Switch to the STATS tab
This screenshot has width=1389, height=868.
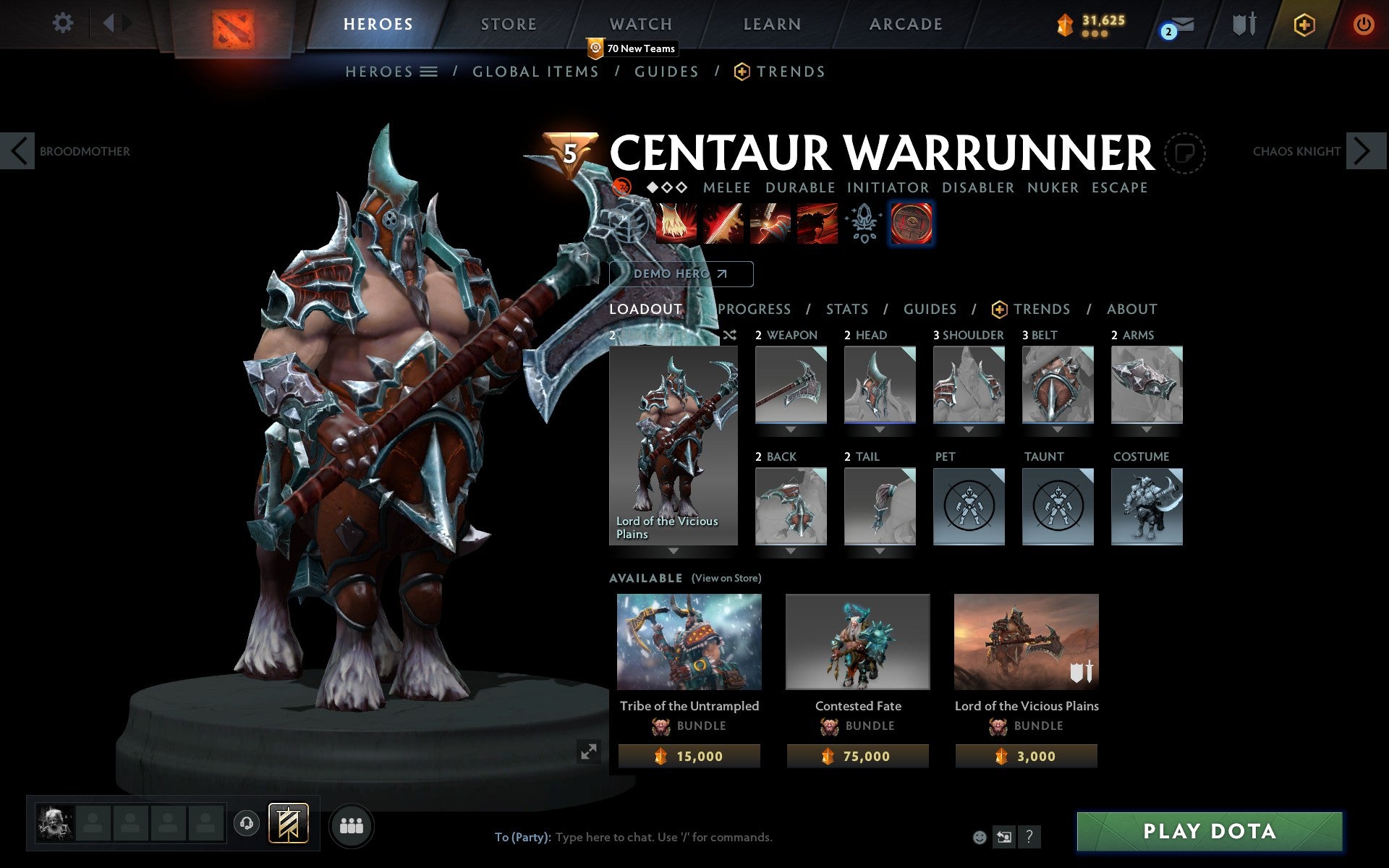coord(846,309)
